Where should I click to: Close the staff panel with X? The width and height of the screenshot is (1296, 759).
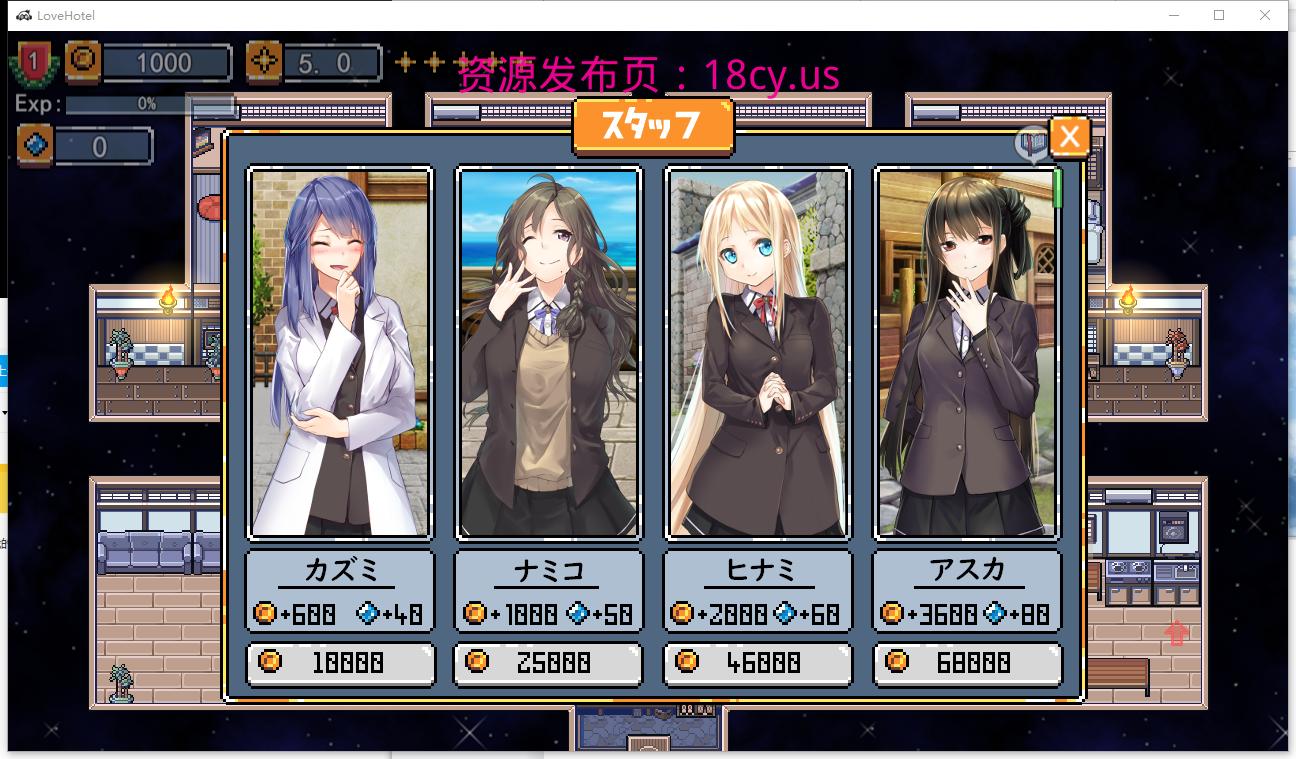pyautogui.click(x=1069, y=136)
